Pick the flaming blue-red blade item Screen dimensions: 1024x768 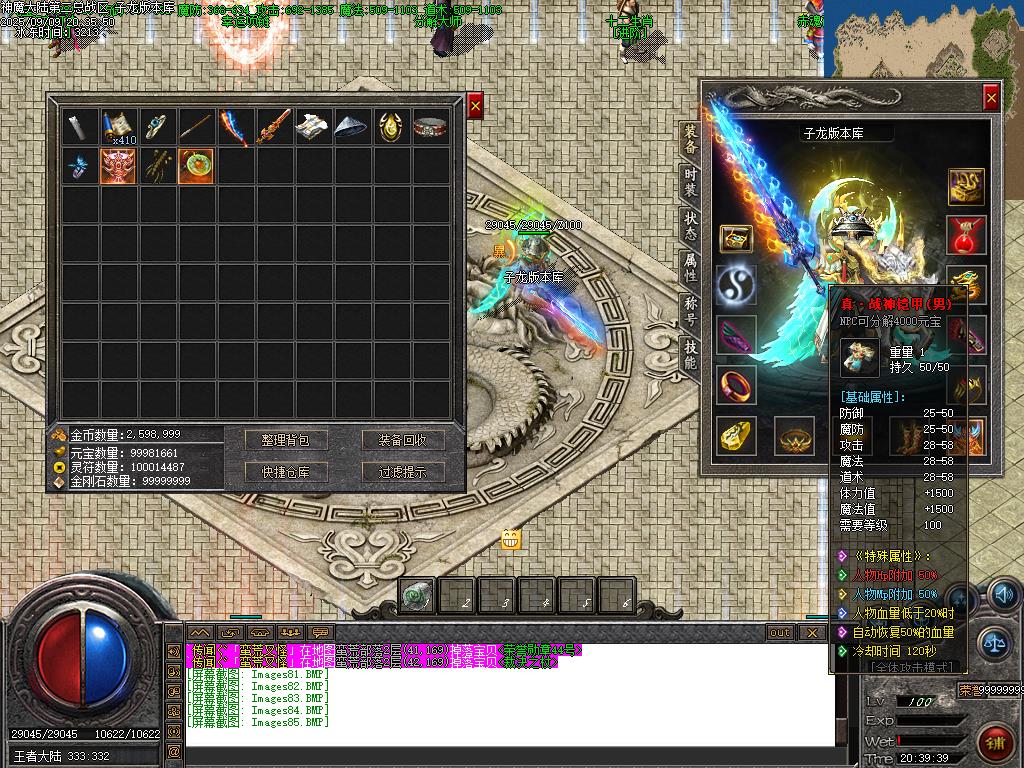point(236,127)
